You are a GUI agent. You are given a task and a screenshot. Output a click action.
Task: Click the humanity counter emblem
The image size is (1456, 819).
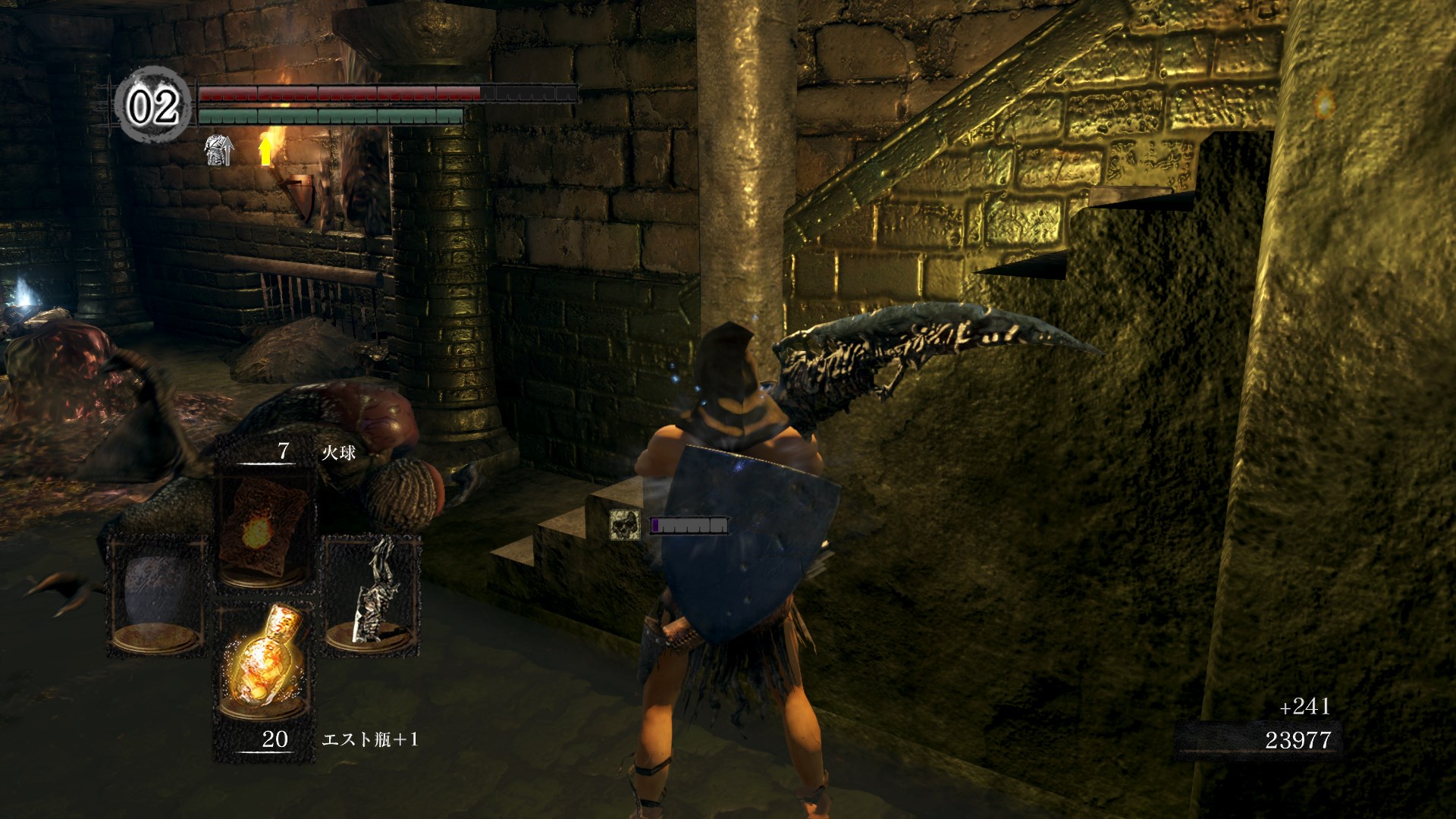point(152,105)
